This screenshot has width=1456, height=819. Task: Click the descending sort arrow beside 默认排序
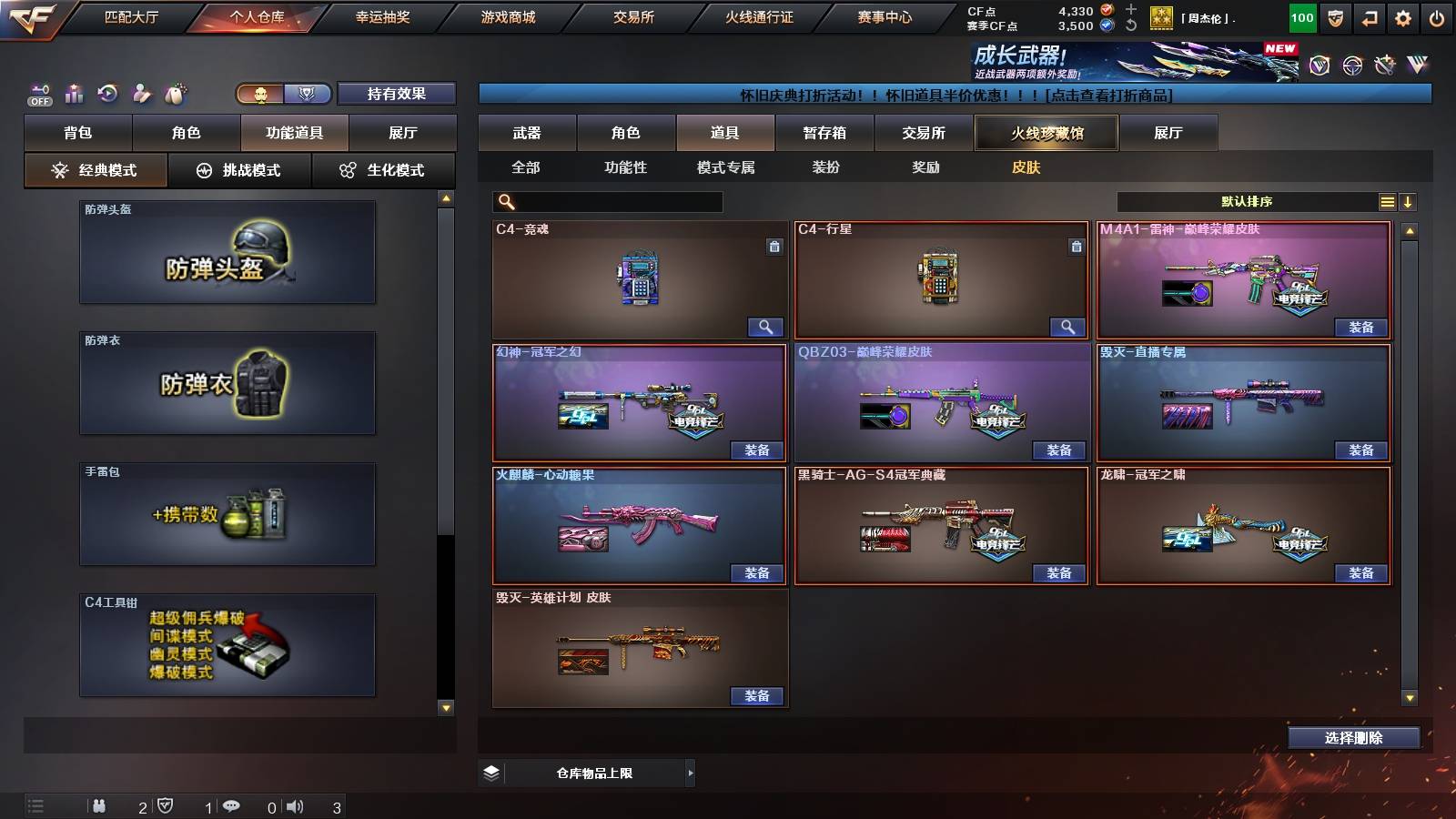pos(1410,201)
